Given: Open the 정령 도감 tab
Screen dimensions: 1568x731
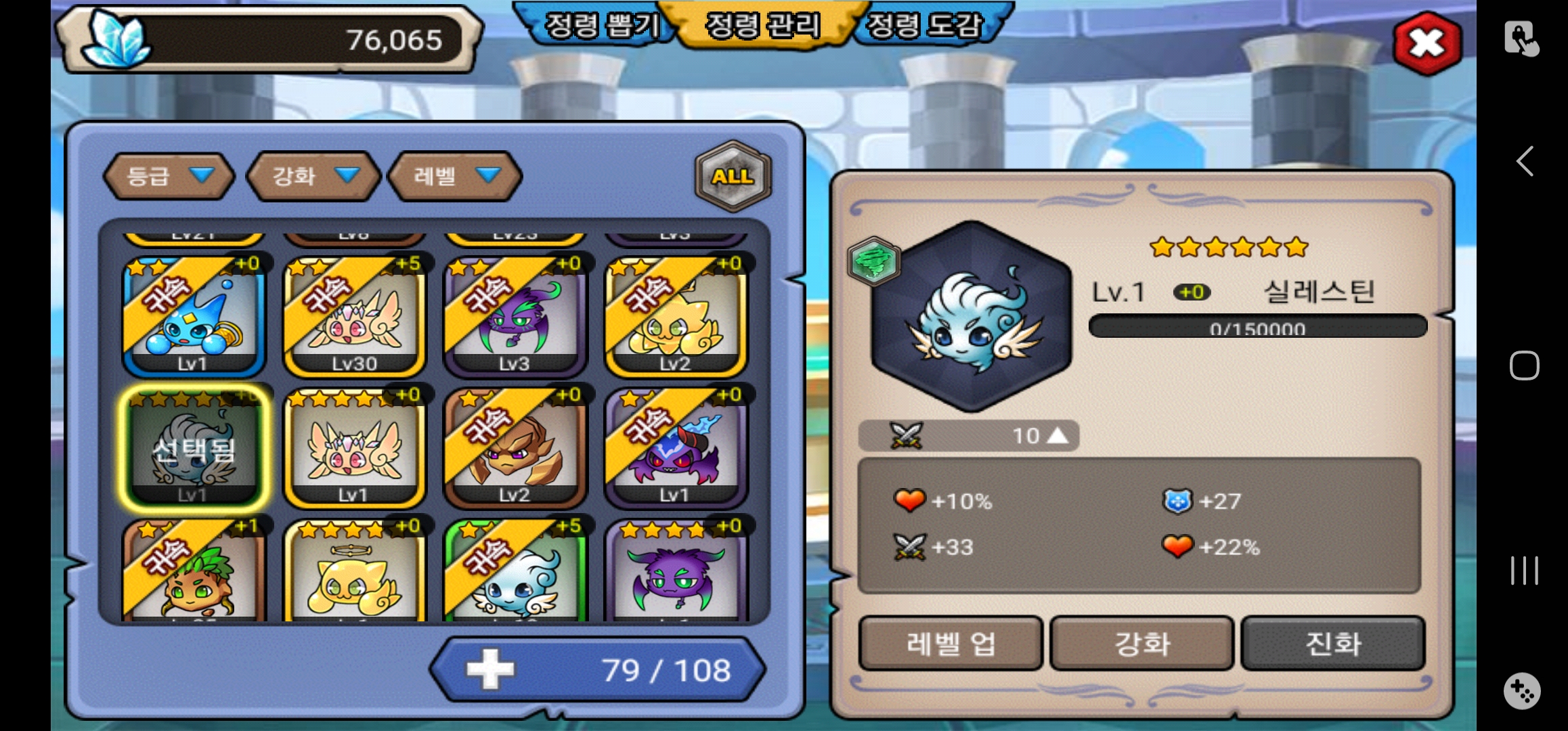Looking at the screenshot, I should click(925, 26).
